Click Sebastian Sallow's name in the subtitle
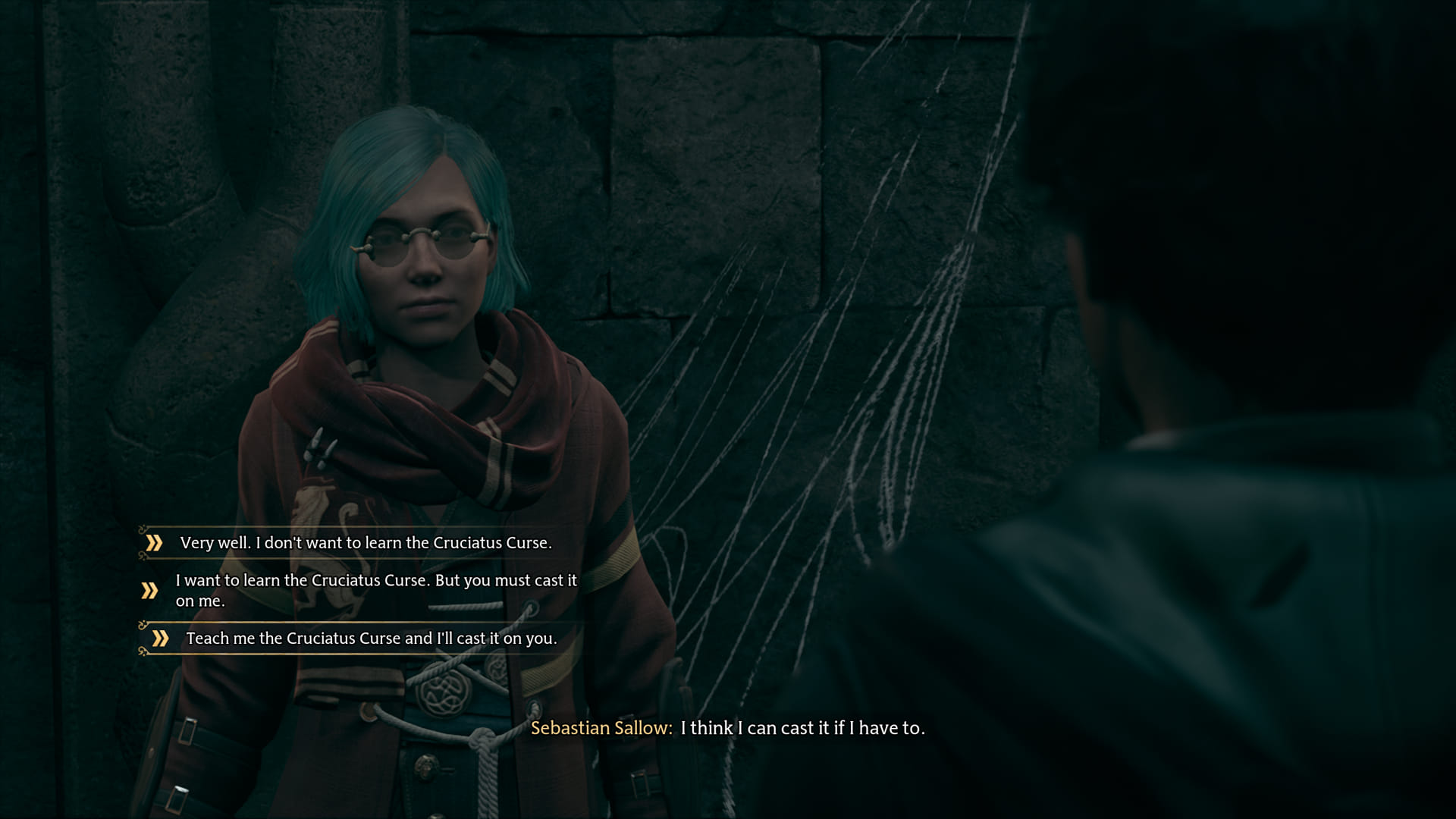The image size is (1456, 819). 600,730
